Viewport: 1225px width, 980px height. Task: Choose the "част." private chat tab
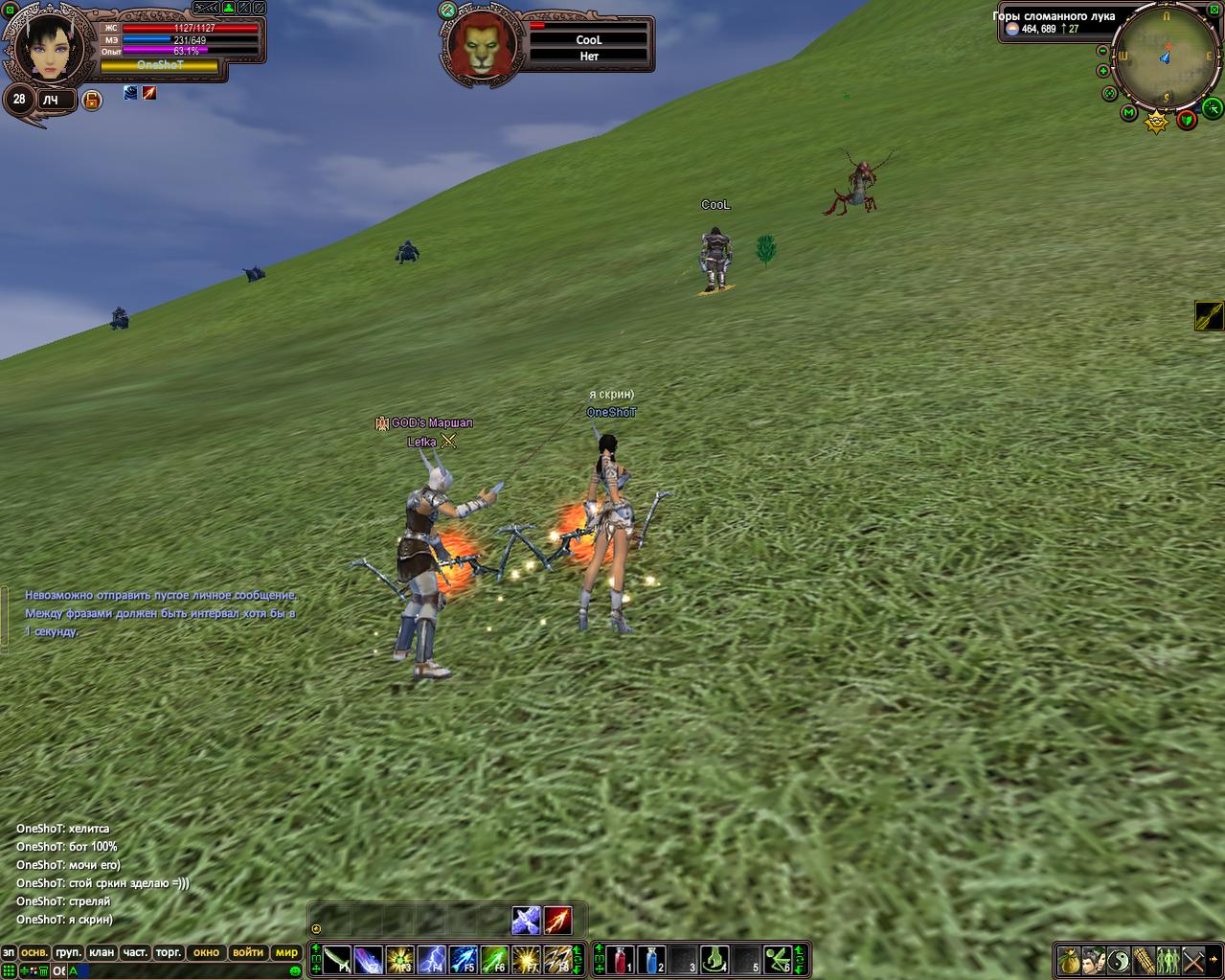coord(135,952)
